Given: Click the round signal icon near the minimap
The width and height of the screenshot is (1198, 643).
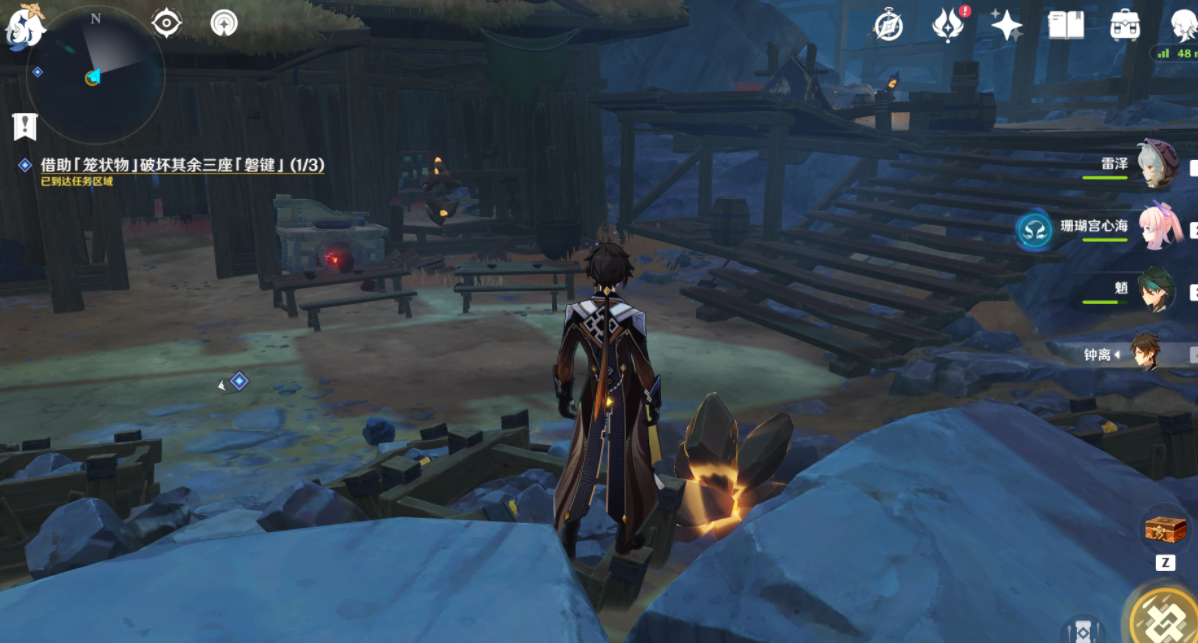Looking at the screenshot, I should 224,22.
